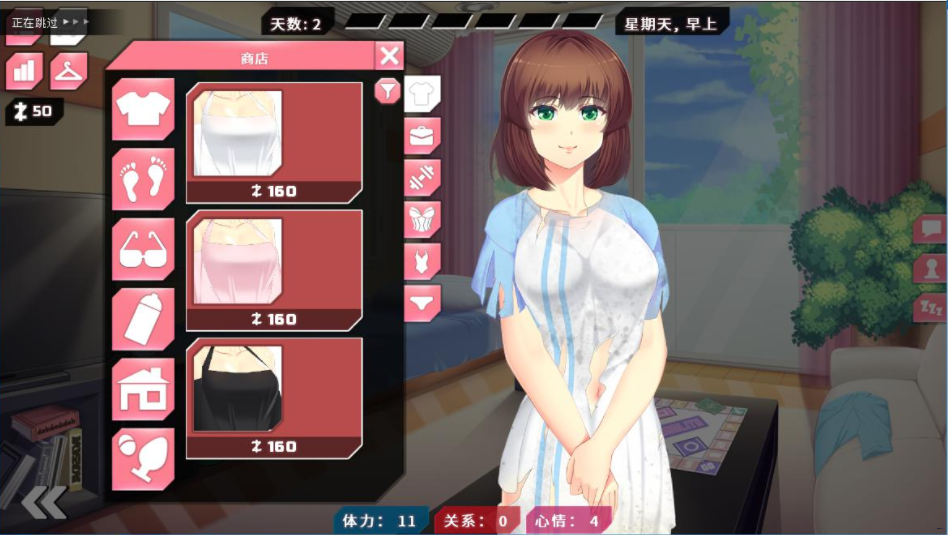Buy the white top for 160
Image resolution: width=948 pixels, height=535 pixels.
[x=274, y=142]
